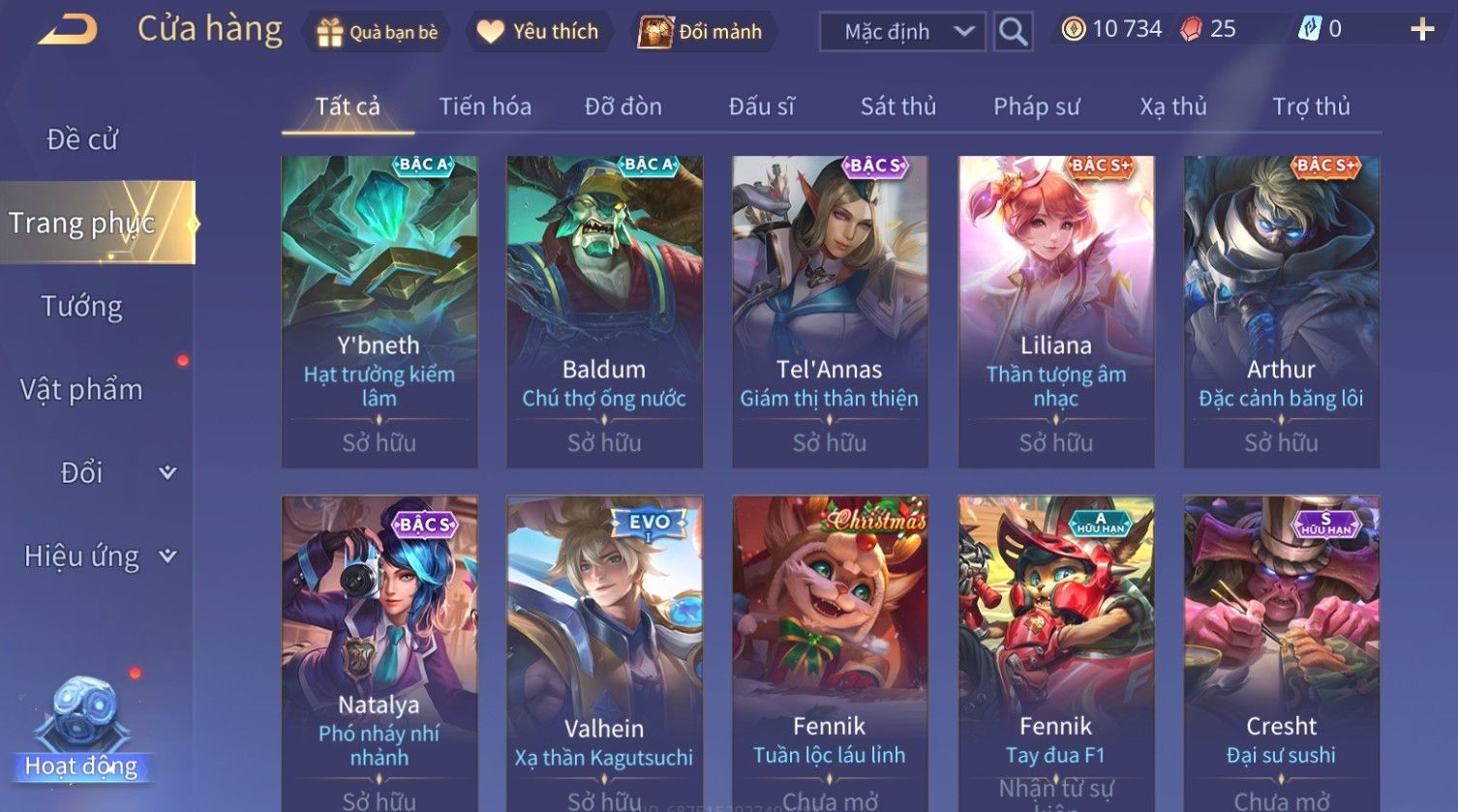Click the magnifying glass search button
This screenshot has width=1458, height=812.
point(1013,32)
